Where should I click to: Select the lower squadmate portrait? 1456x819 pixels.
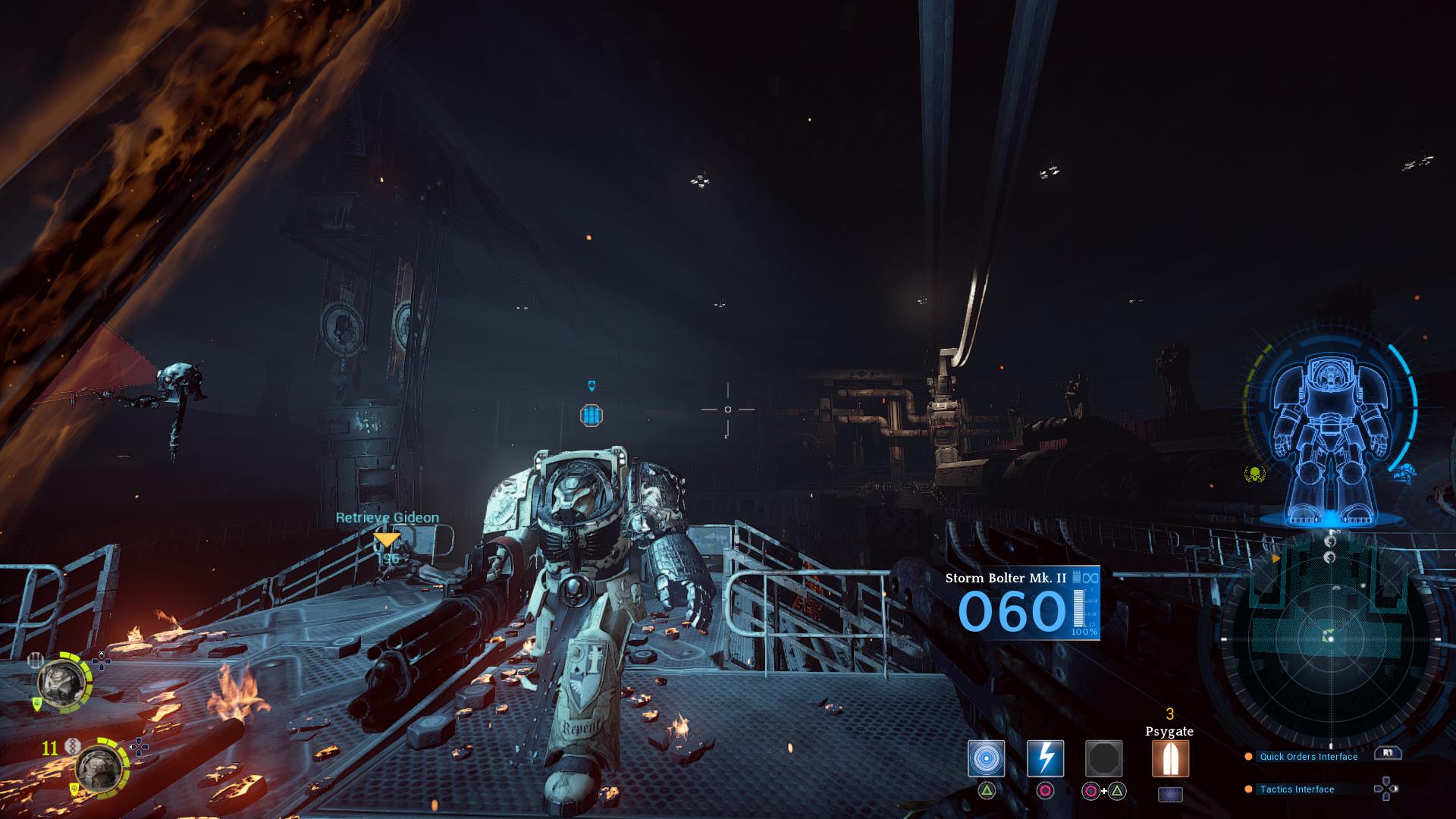(x=99, y=766)
